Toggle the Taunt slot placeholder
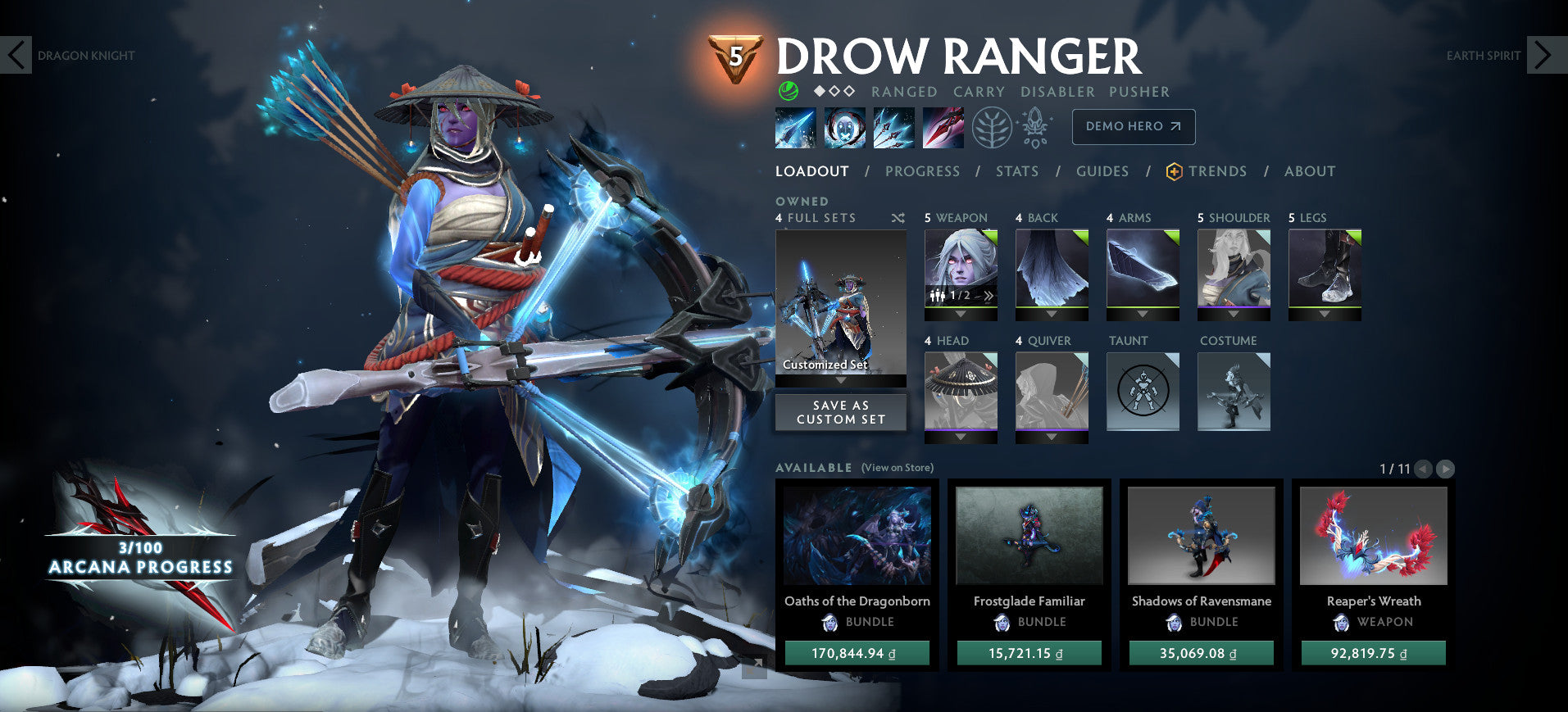This screenshot has width=1568, height=712. [1142, 392]
